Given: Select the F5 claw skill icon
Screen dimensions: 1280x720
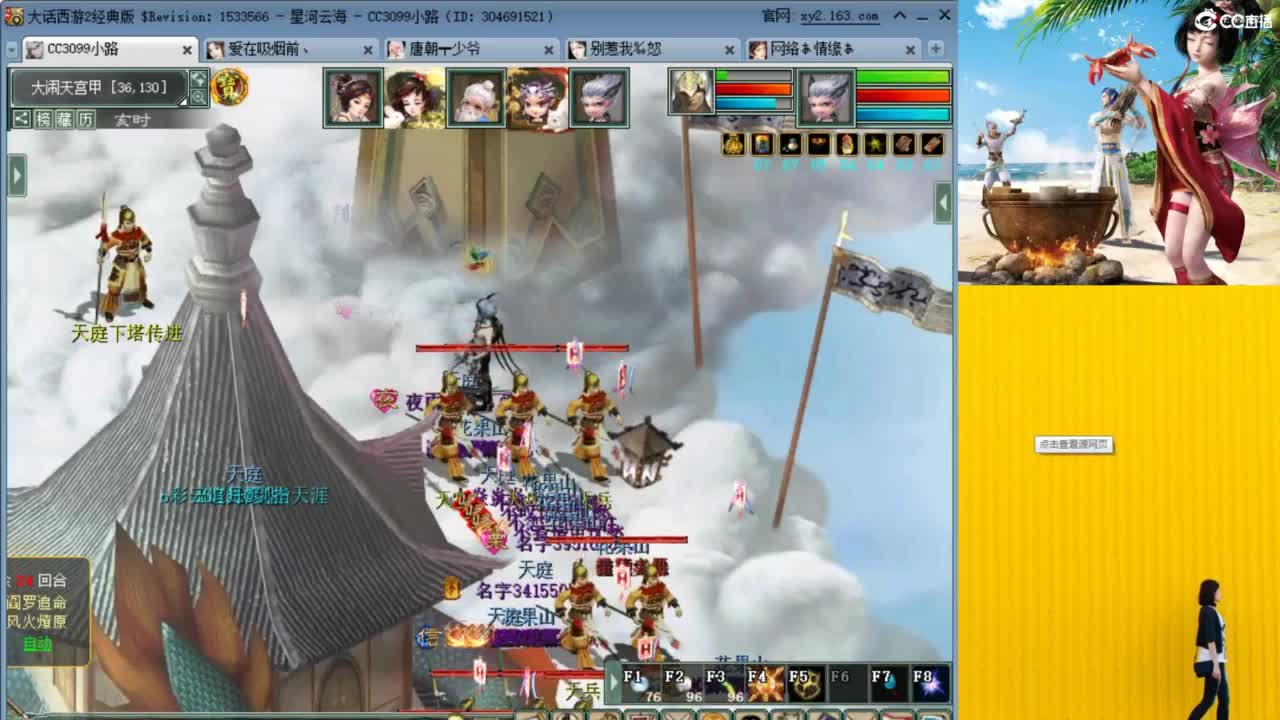Looking at the screenshot, I should click(805, 680).
